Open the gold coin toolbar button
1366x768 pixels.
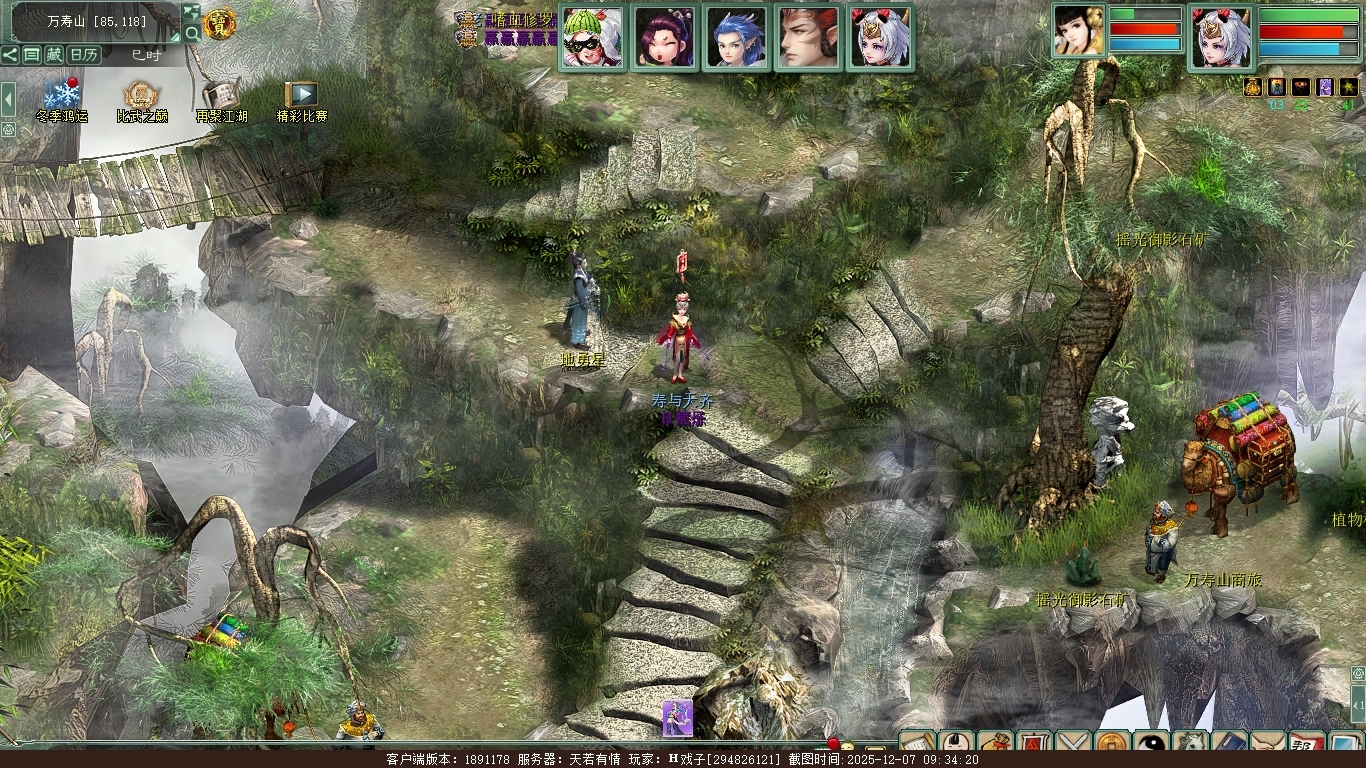1113,745
